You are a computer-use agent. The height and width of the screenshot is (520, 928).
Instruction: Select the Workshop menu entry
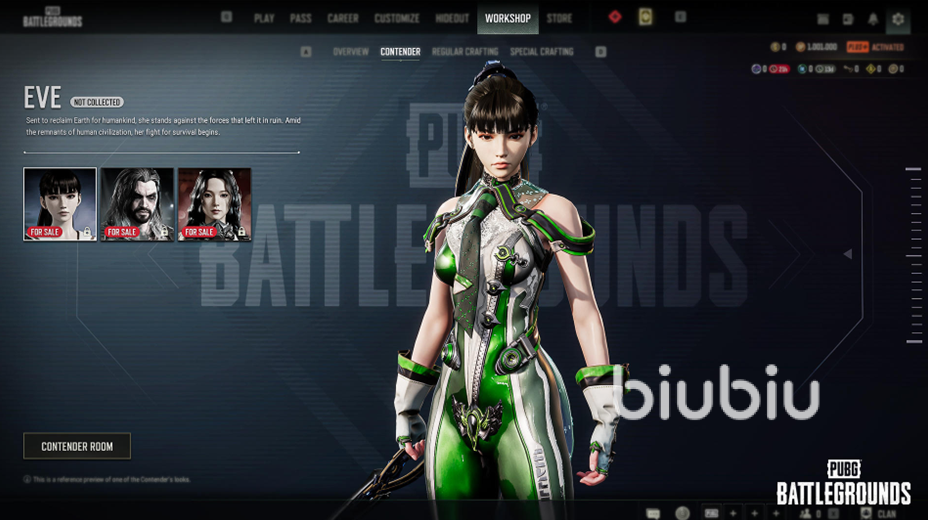click(x=508, y=18)
